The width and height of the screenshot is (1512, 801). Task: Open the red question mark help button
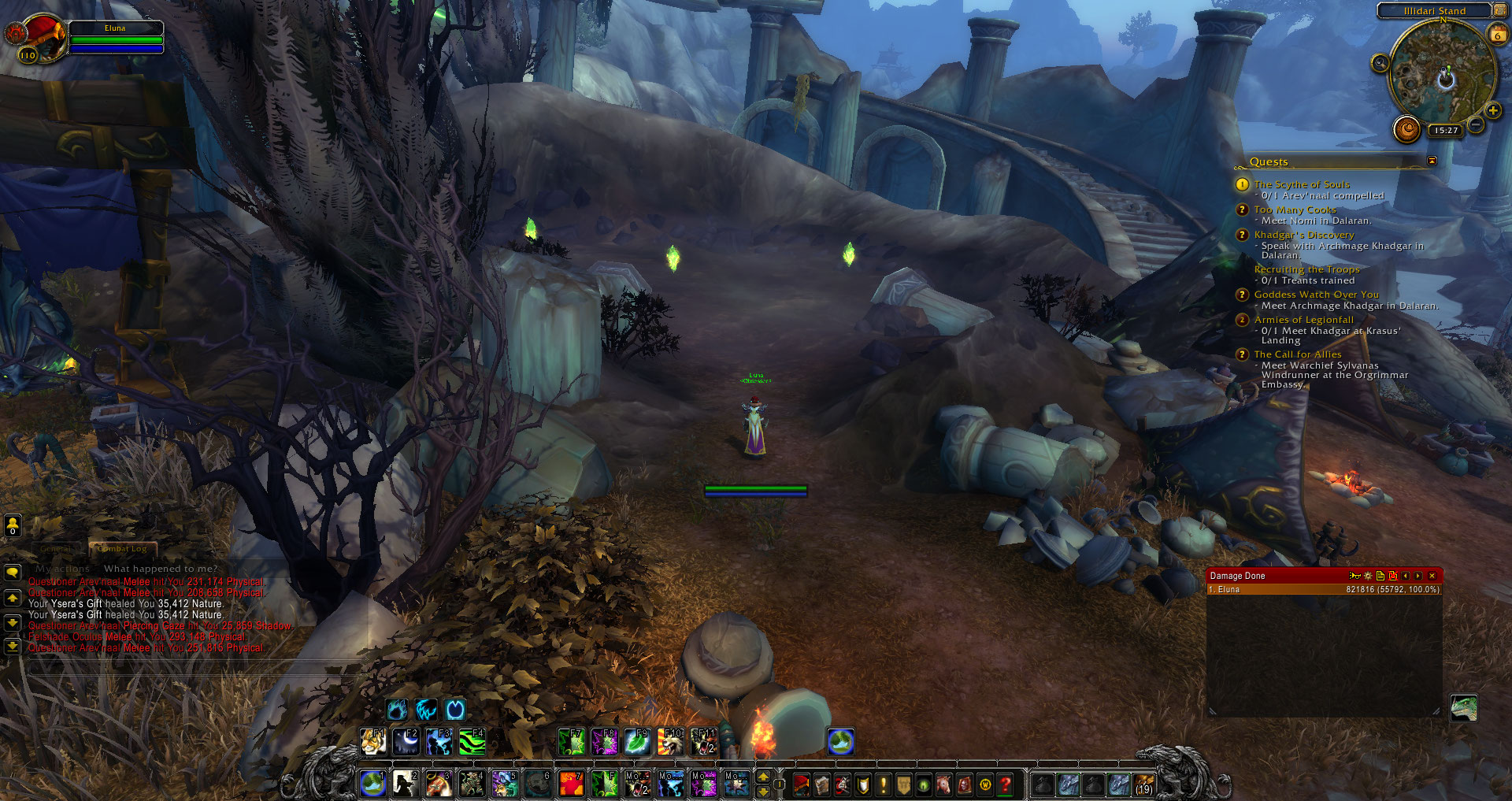tap(1006, 784)
